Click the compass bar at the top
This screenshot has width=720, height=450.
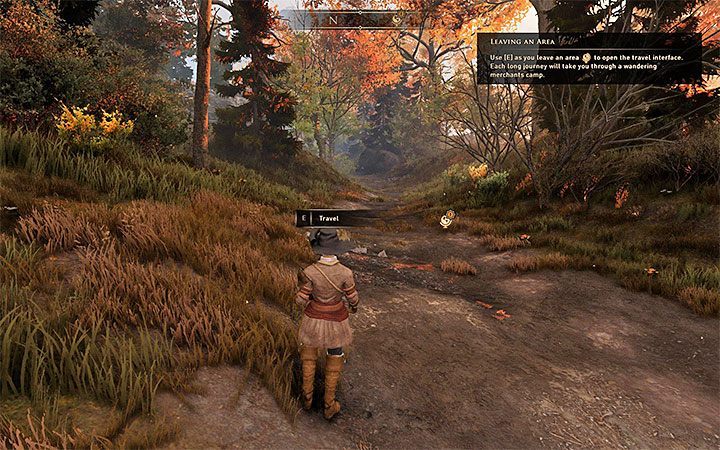[x=359, y=18]
